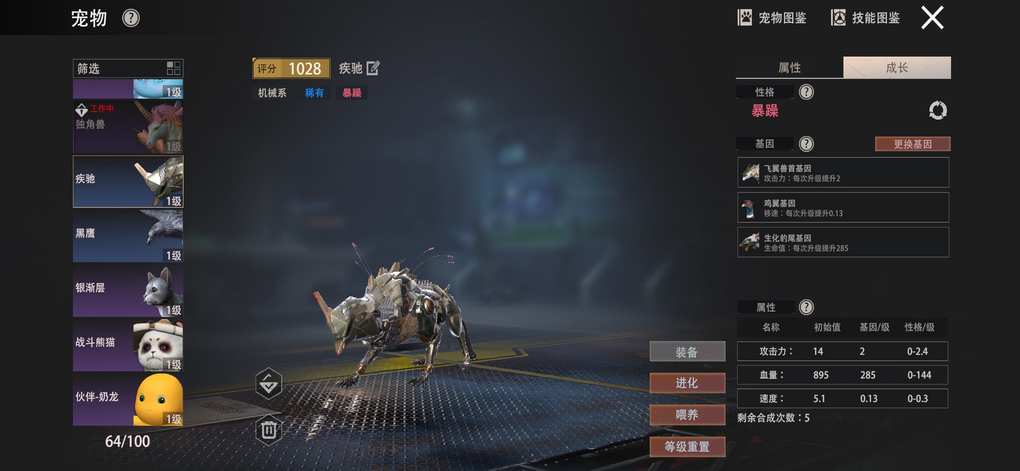This screenshot has width=1020, height=471.
Task: Choose the 银渐层 cat pet
Action: pos(128,289)
